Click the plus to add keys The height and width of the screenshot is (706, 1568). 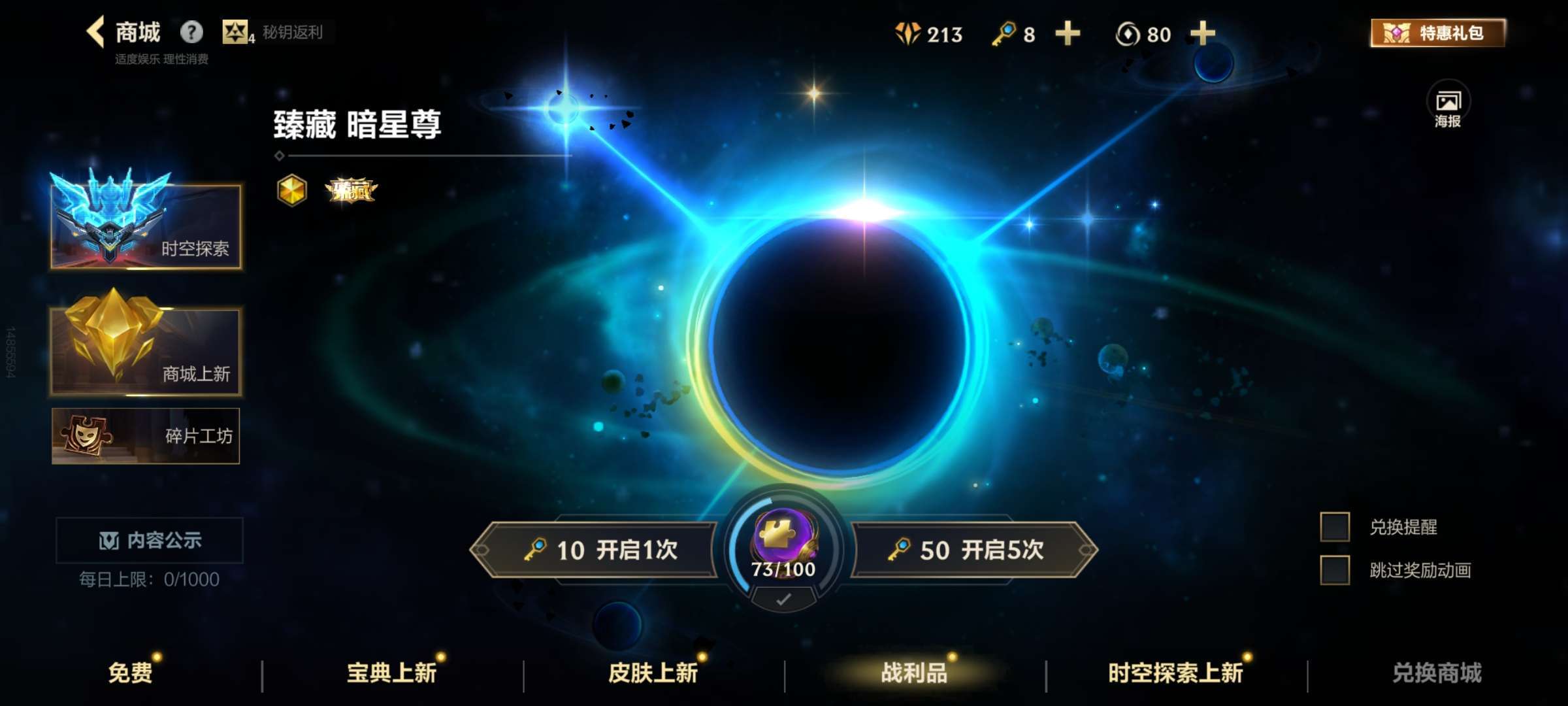pos(1067,33)
